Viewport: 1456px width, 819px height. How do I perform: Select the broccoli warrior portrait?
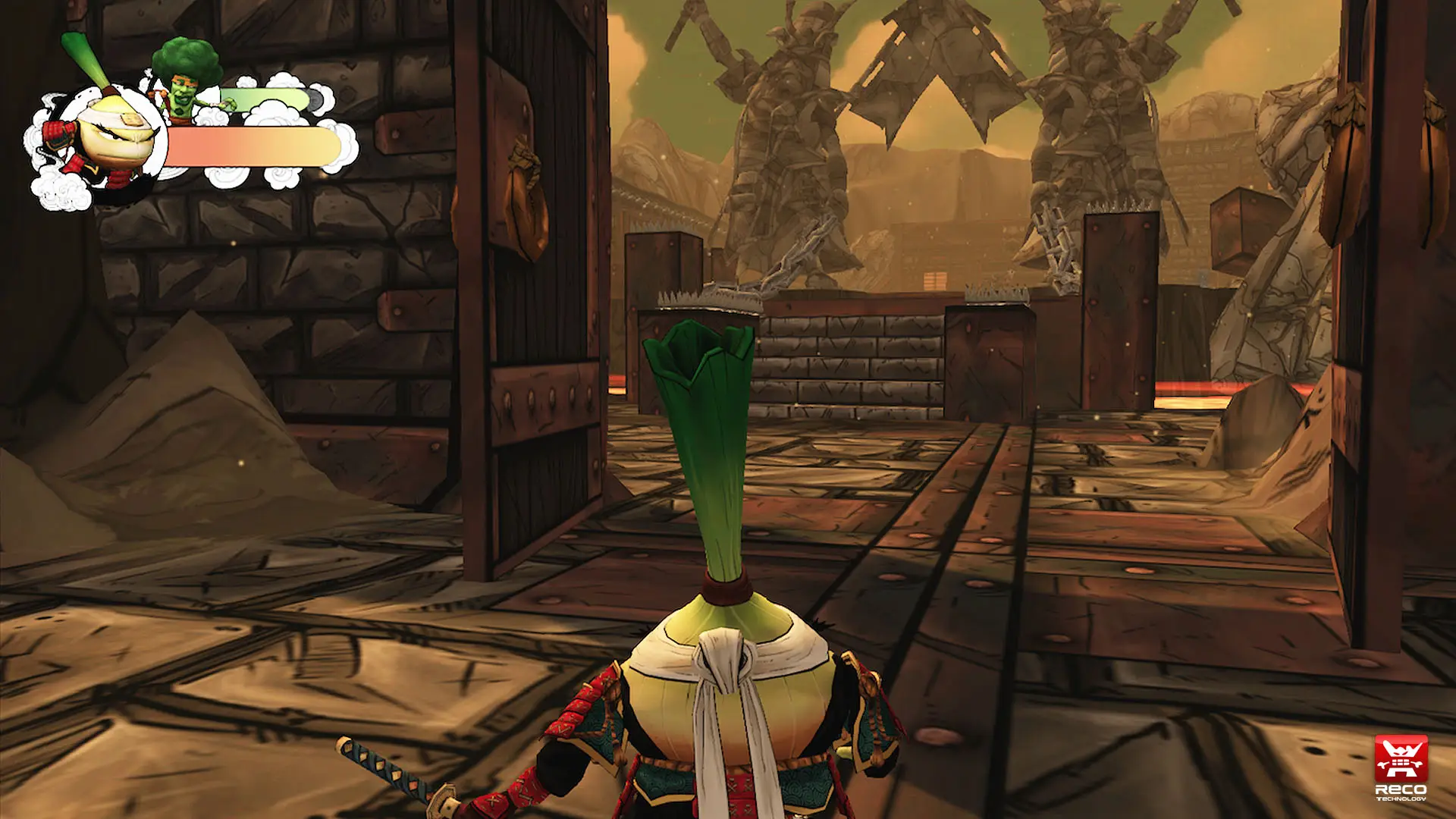[184, 83]
